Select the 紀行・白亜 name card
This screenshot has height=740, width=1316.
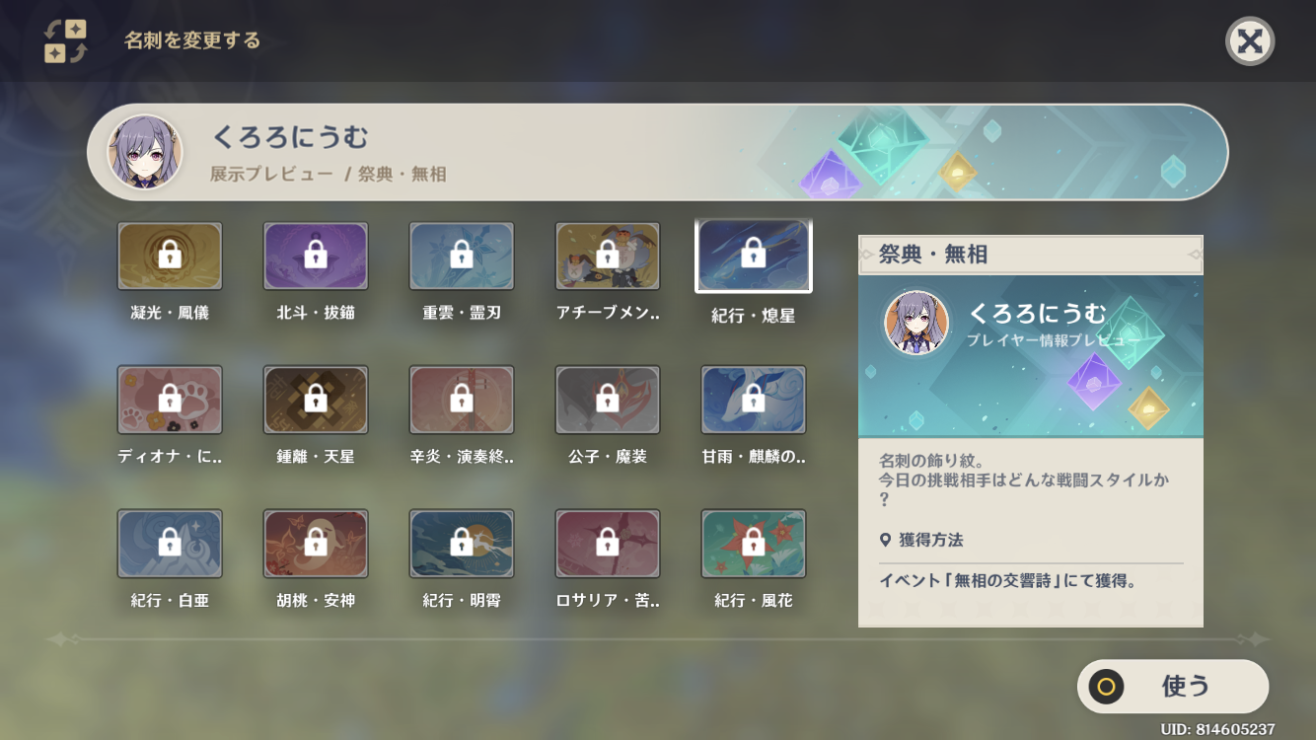coord(169,544)
